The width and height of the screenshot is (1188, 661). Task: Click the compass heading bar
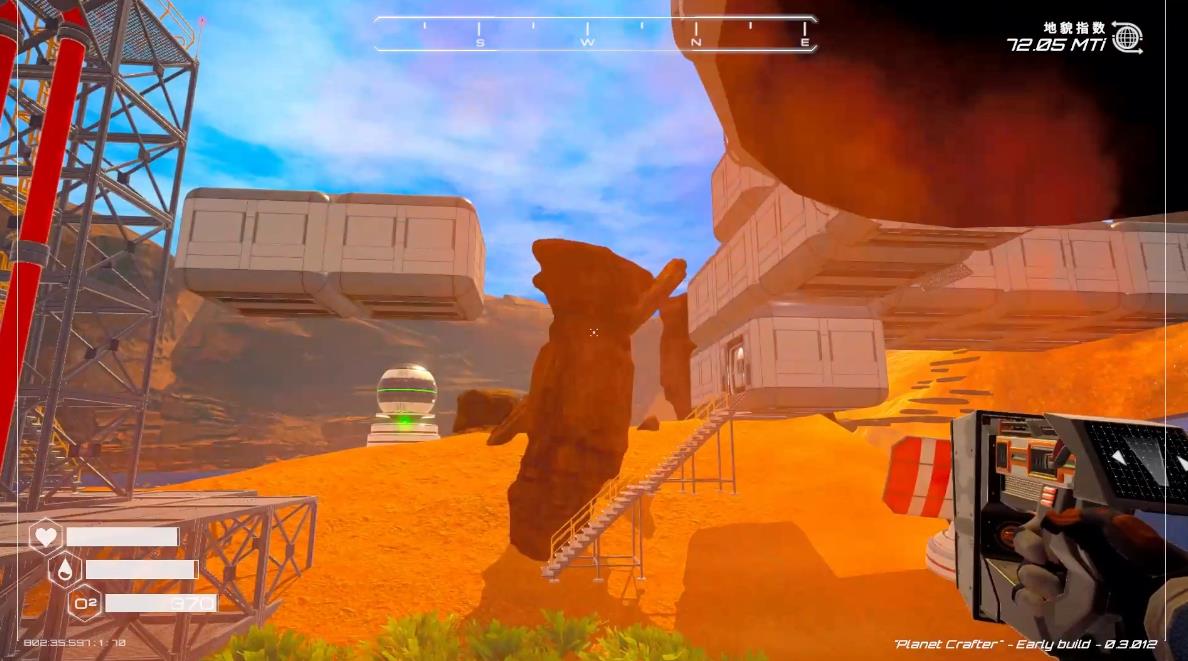595,34
